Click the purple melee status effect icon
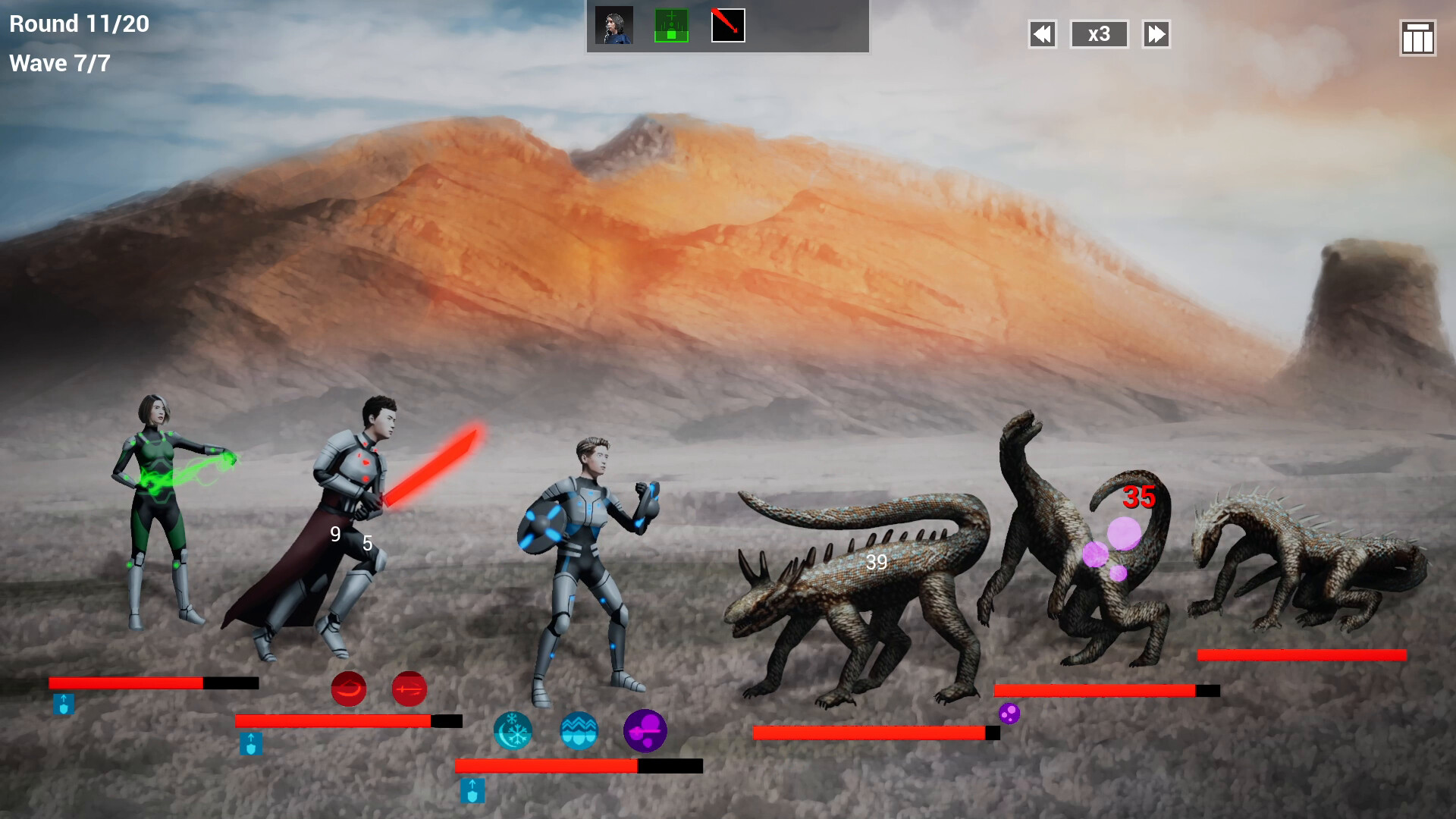The image size is (1456, 819). click(x=645, y=731)
